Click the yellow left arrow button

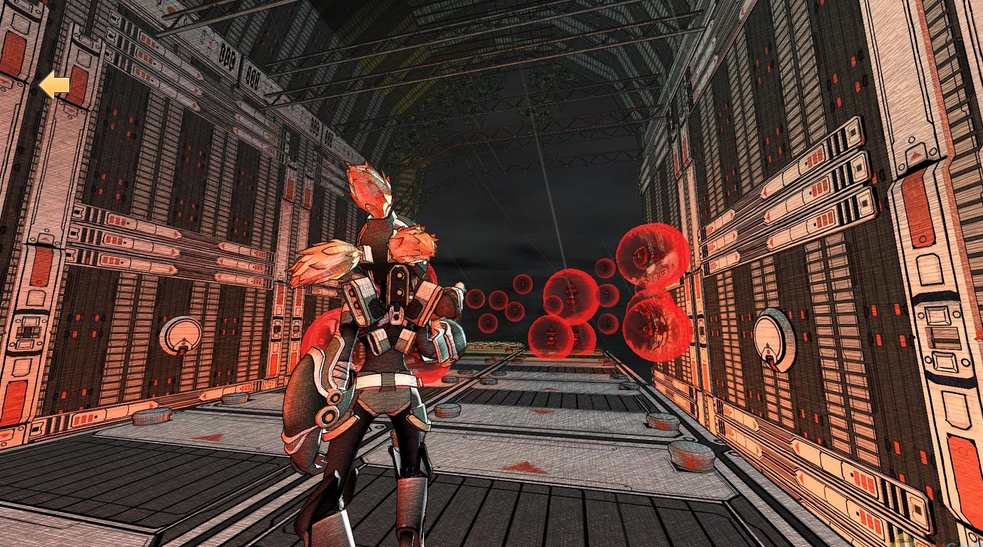pos(54,86)
